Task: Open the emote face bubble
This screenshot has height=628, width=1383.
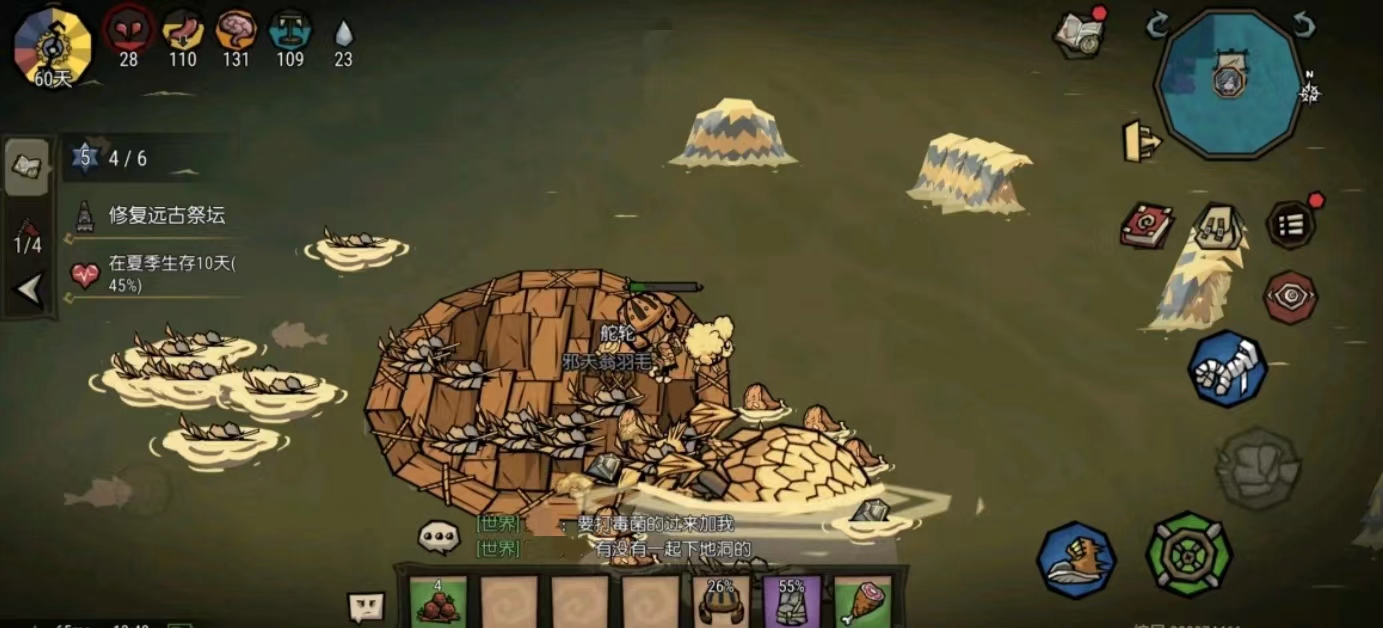Action: [365, 607]
